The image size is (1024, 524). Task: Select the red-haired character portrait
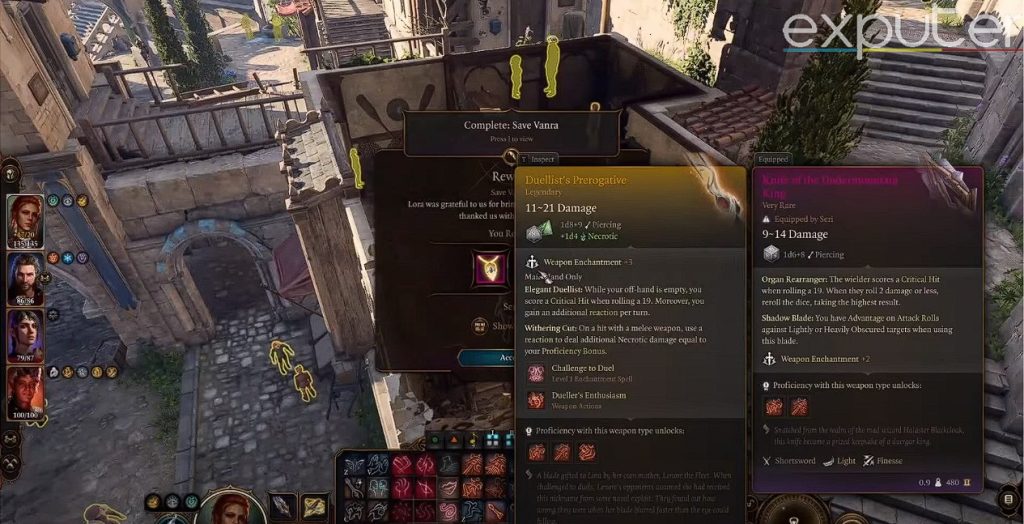(24, 219)
